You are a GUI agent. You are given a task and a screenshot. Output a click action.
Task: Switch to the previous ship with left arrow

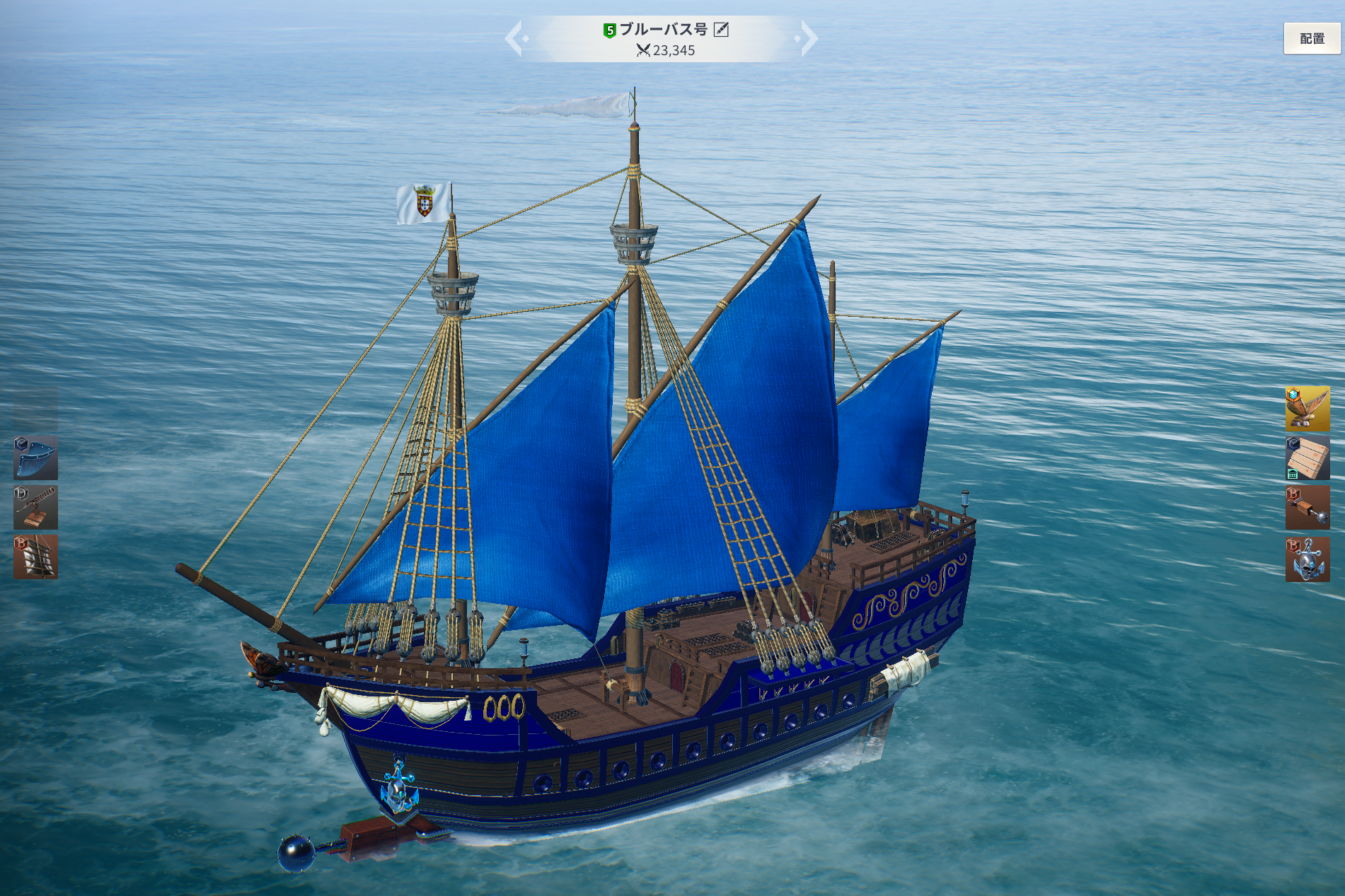(514, 39)
